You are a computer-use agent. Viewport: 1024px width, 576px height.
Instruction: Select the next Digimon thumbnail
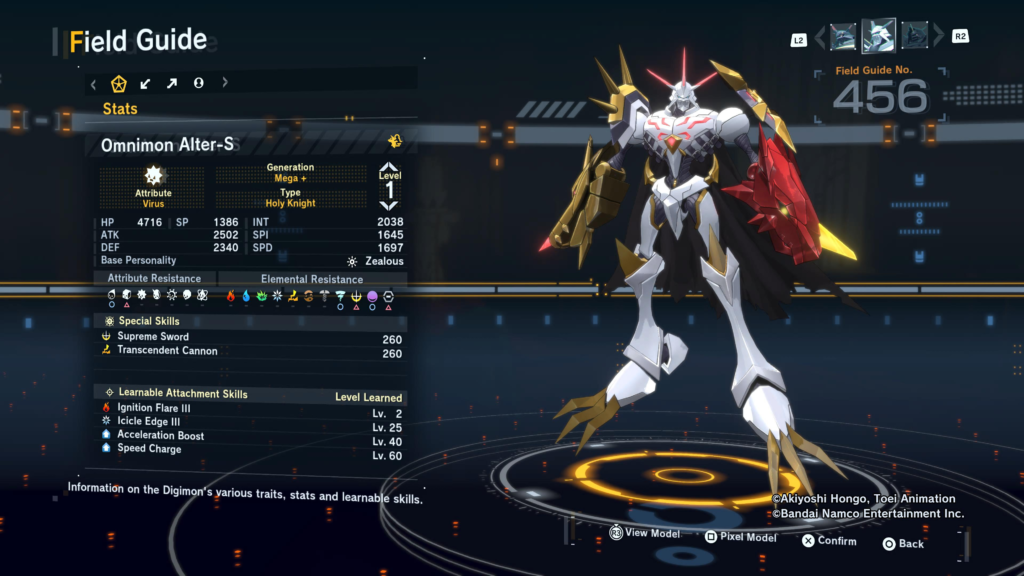[x=914, y=37]
